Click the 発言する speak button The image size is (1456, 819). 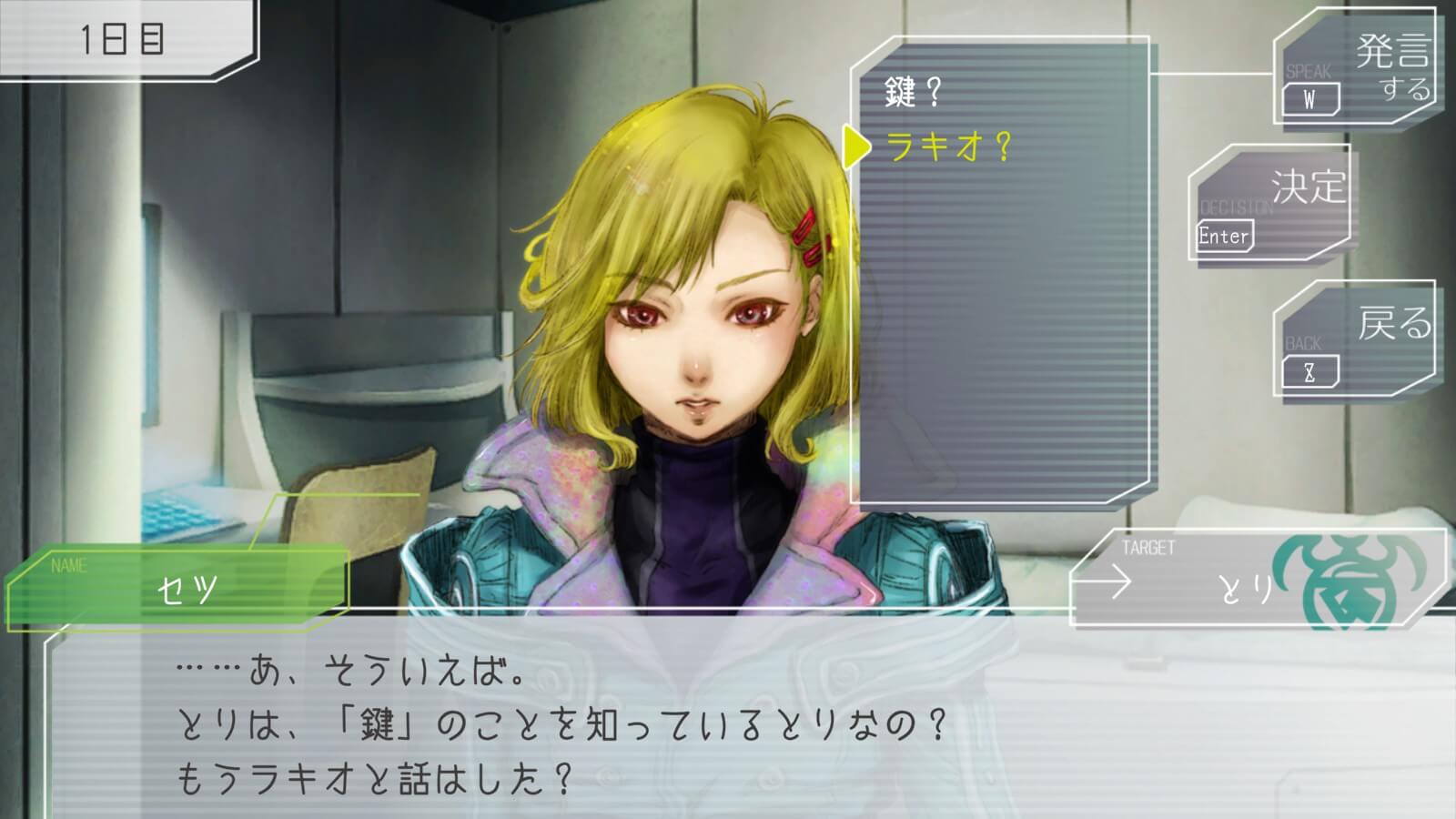[1354, 71]
